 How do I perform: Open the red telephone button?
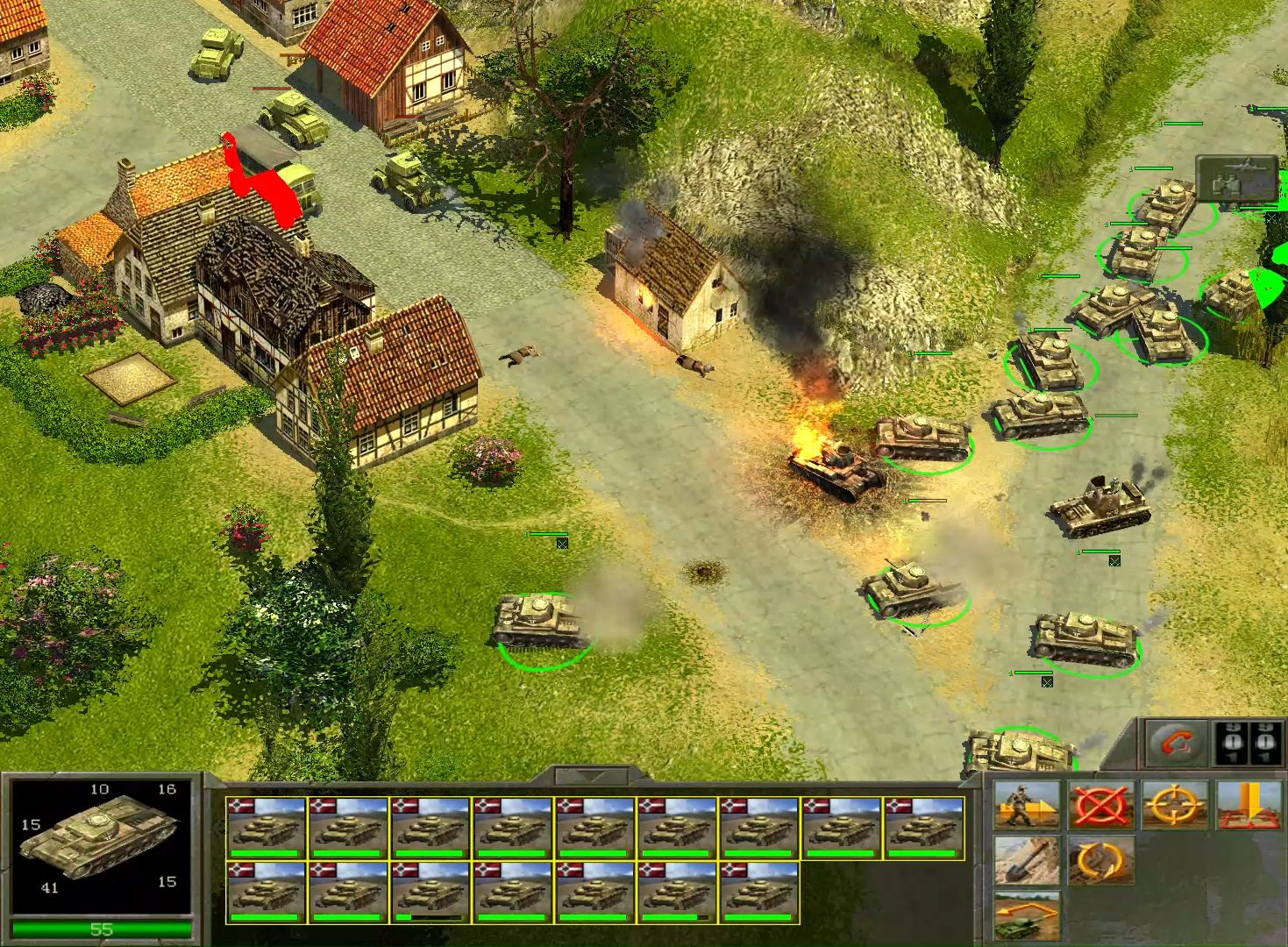1175,744
